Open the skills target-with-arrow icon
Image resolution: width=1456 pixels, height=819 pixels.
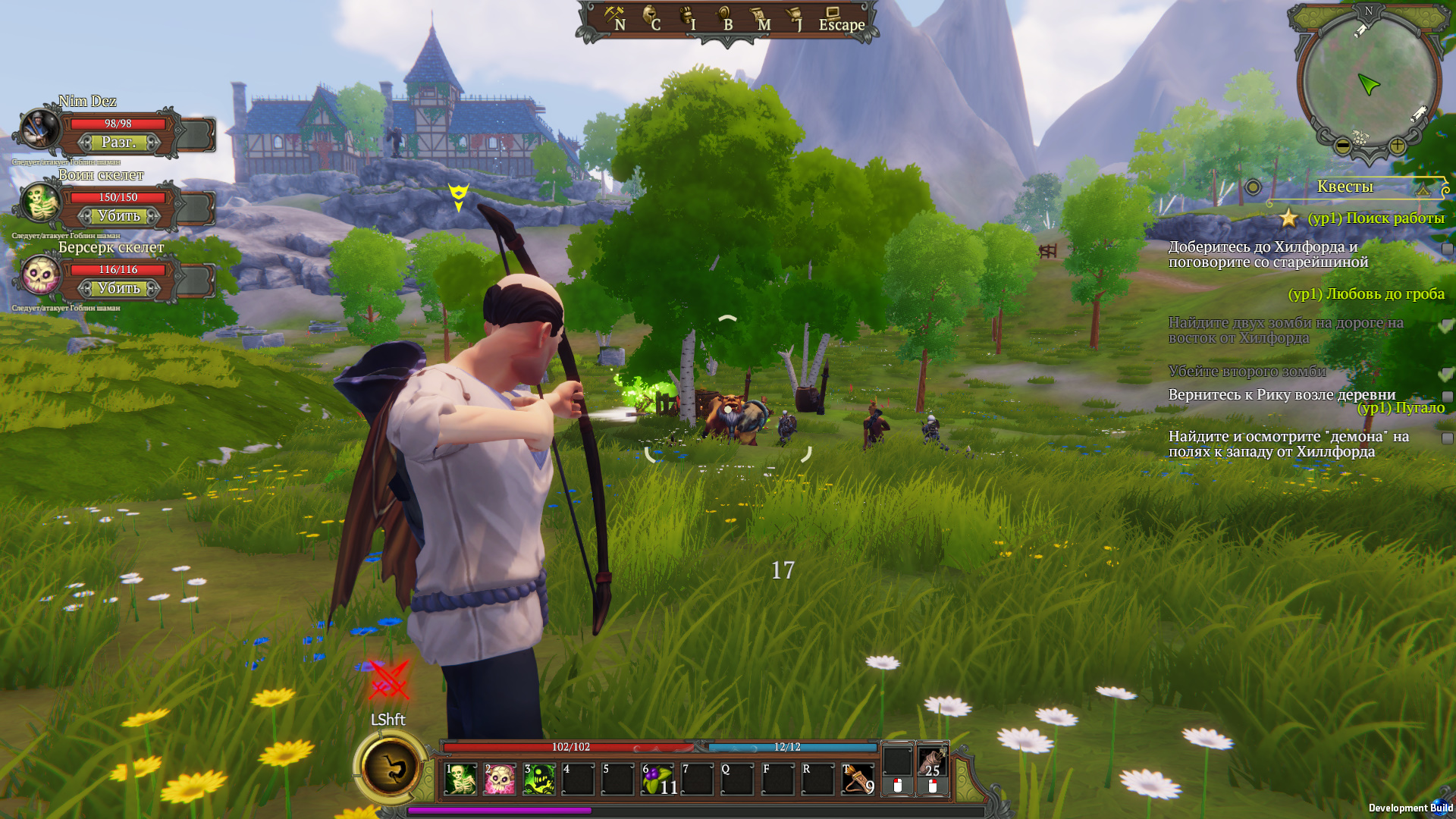coord(724,17)
